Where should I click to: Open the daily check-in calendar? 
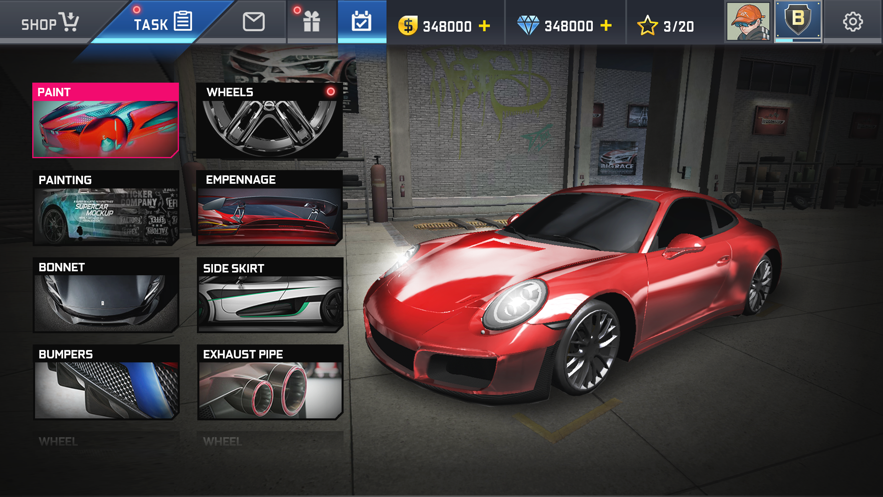click(361, 22)
